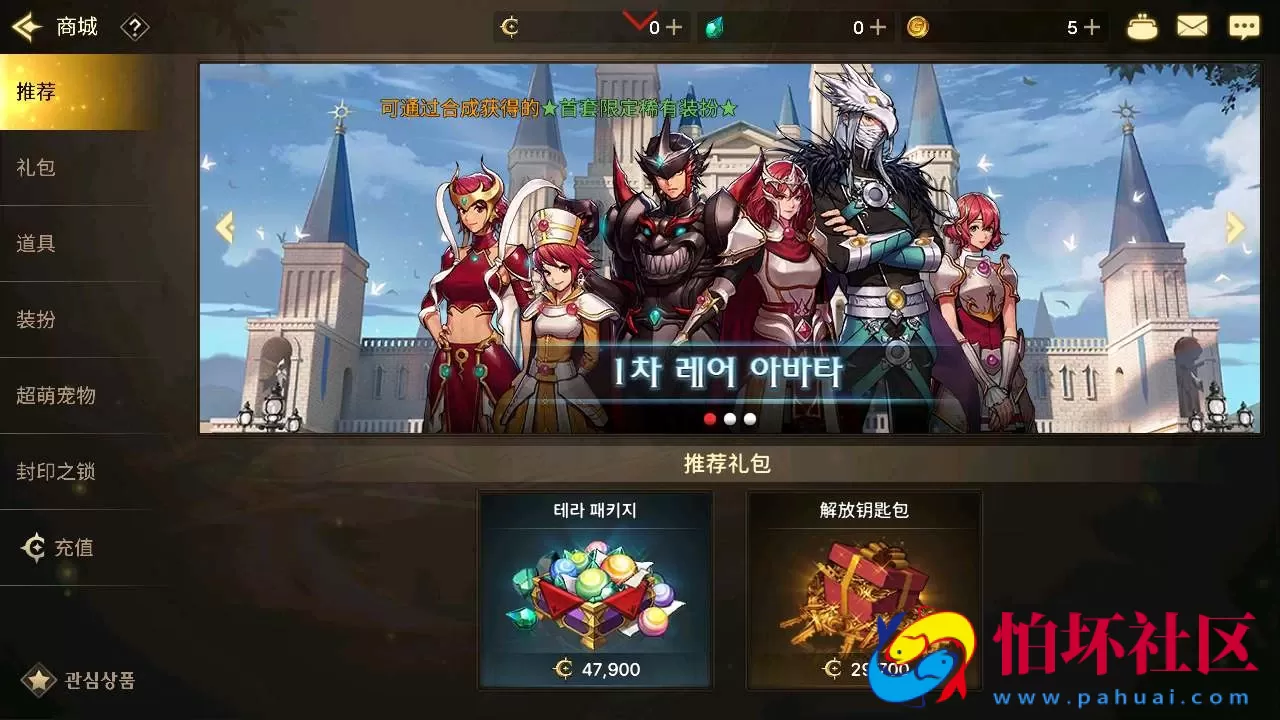Open the chat message bubble icon
1280x720 pixels.
1243,26
